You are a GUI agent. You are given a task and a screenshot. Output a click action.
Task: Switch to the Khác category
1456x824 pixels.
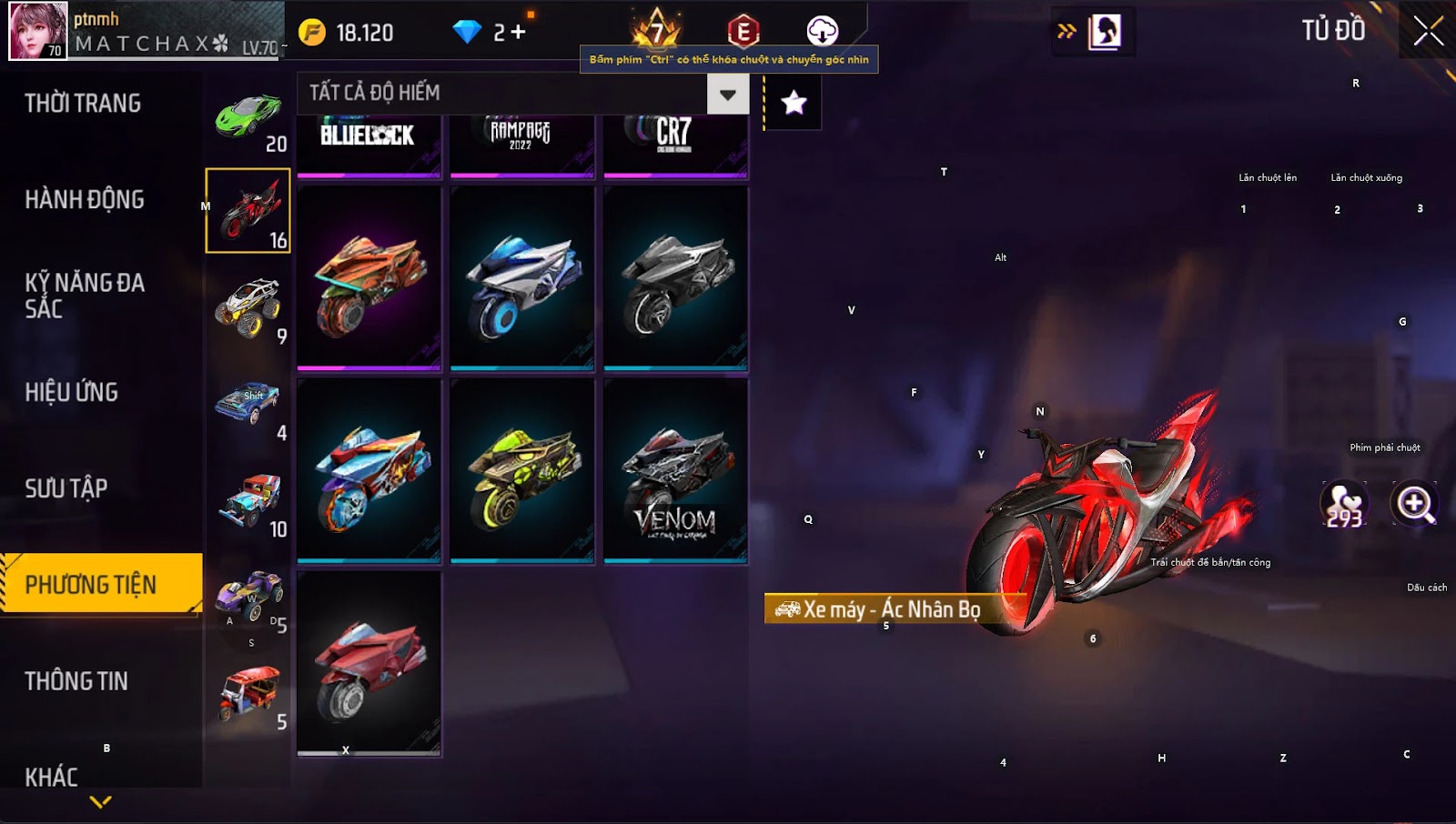click(52, 778)
